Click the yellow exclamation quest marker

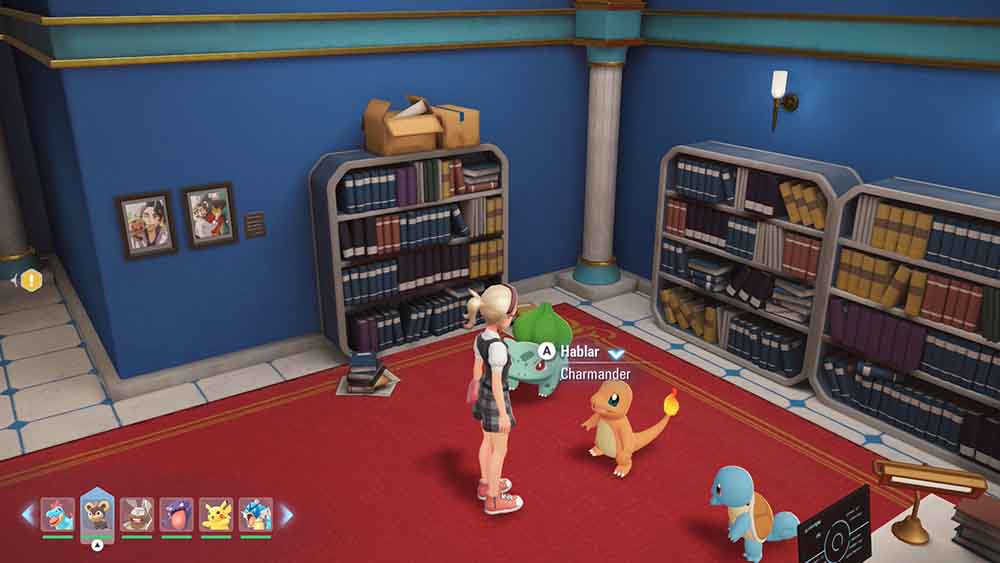[32, 280]
